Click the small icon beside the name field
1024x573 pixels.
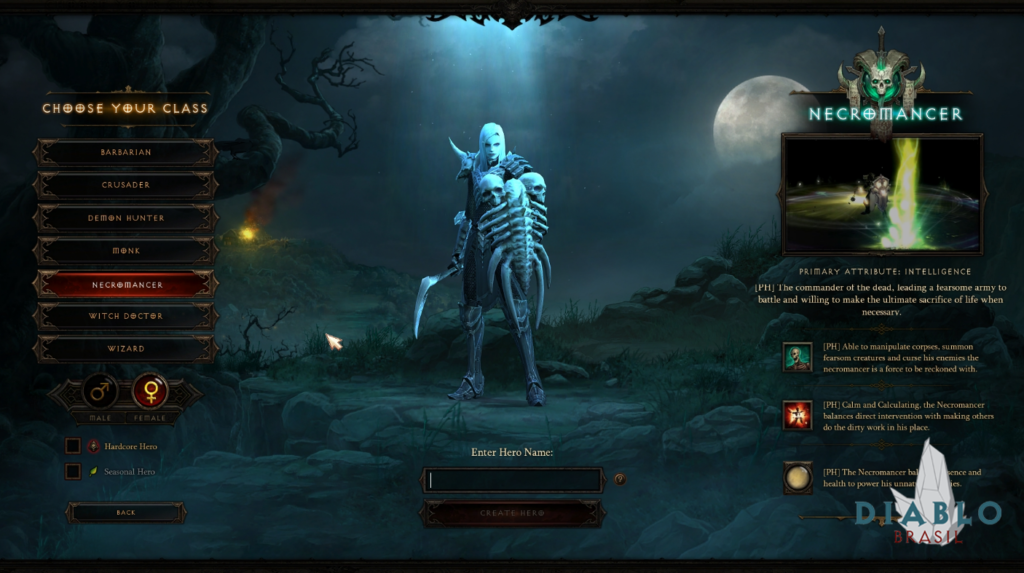[x=620, y=479]
